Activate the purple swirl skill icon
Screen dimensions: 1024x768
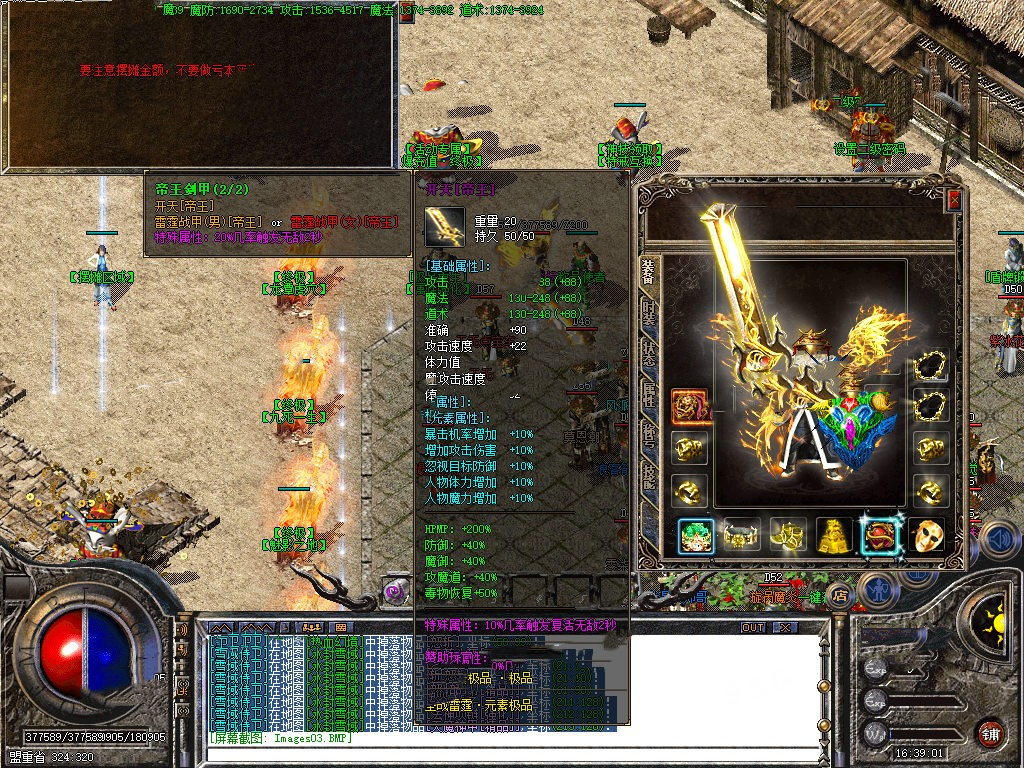(395, 591)
